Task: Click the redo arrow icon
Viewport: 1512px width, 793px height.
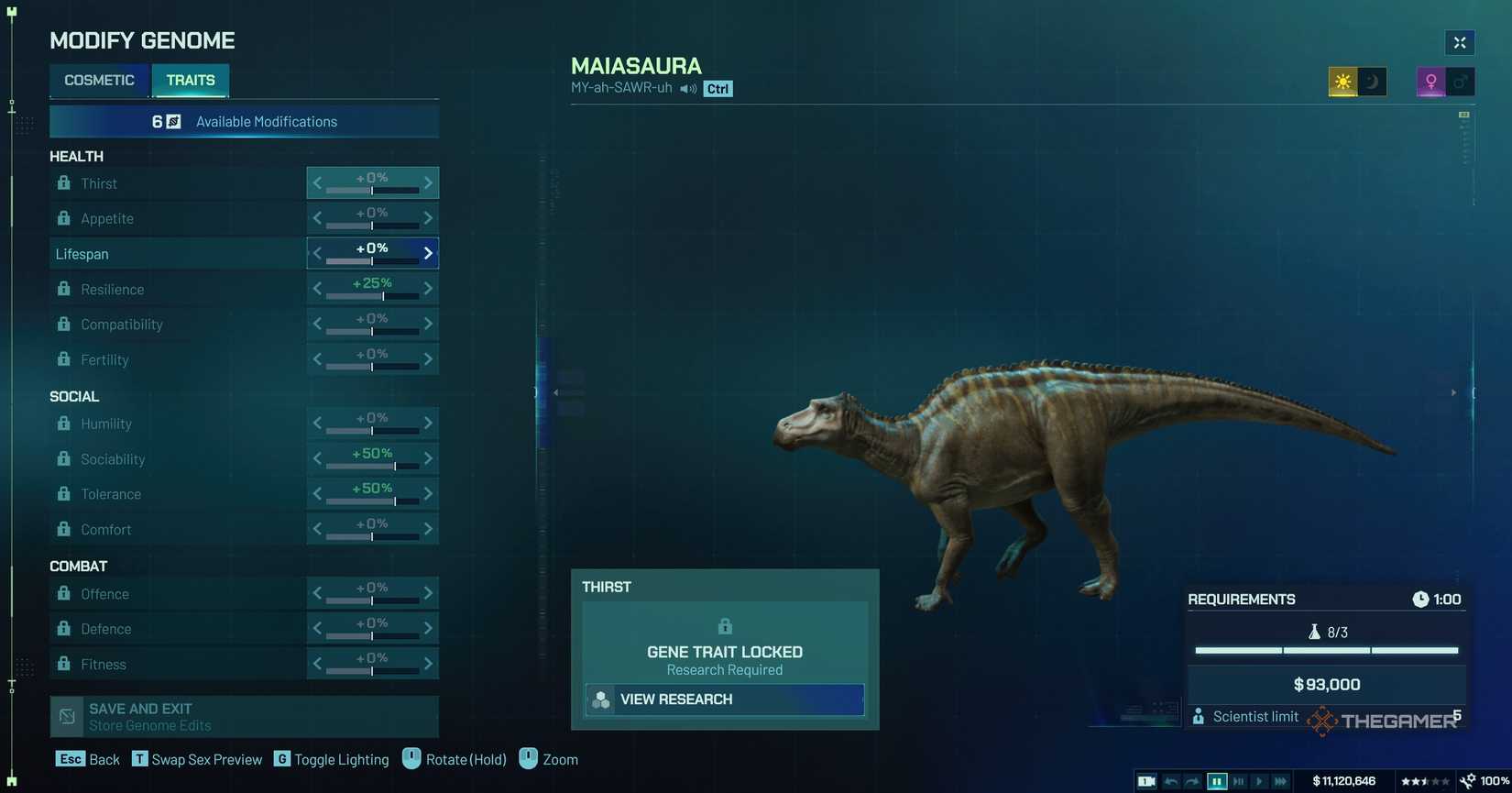Action: tap(1193, 781)
